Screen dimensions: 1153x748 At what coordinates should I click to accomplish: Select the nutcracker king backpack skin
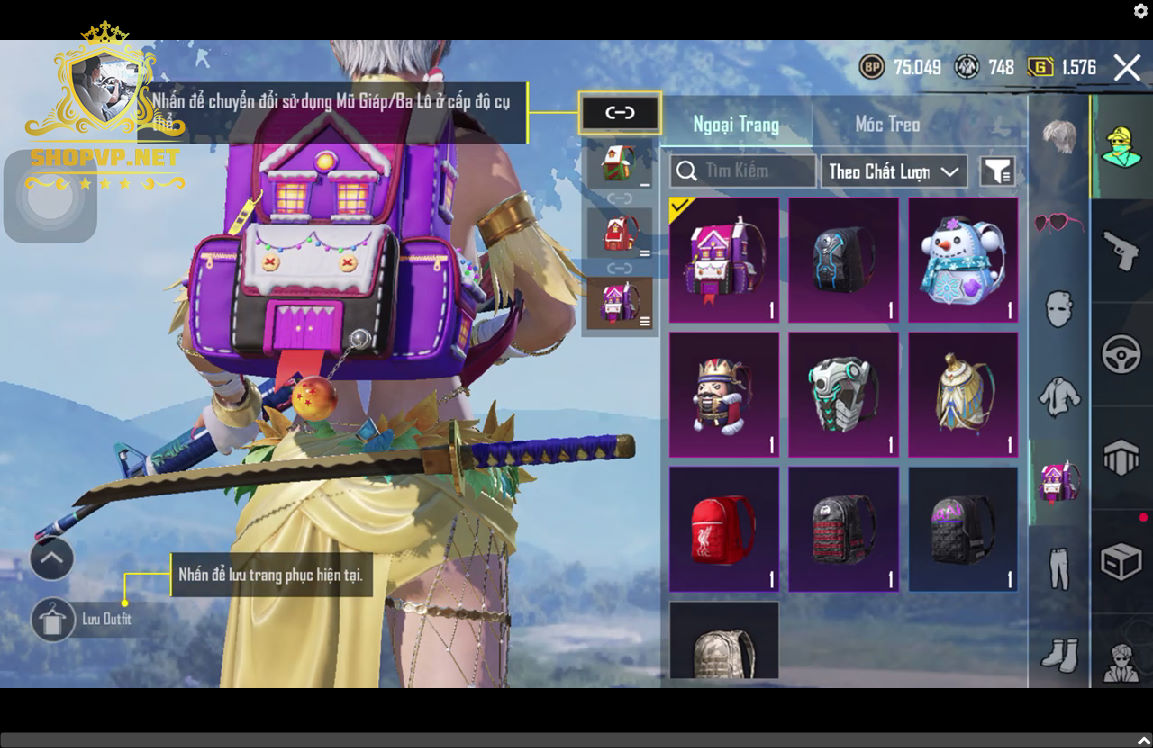click(723, 394)
